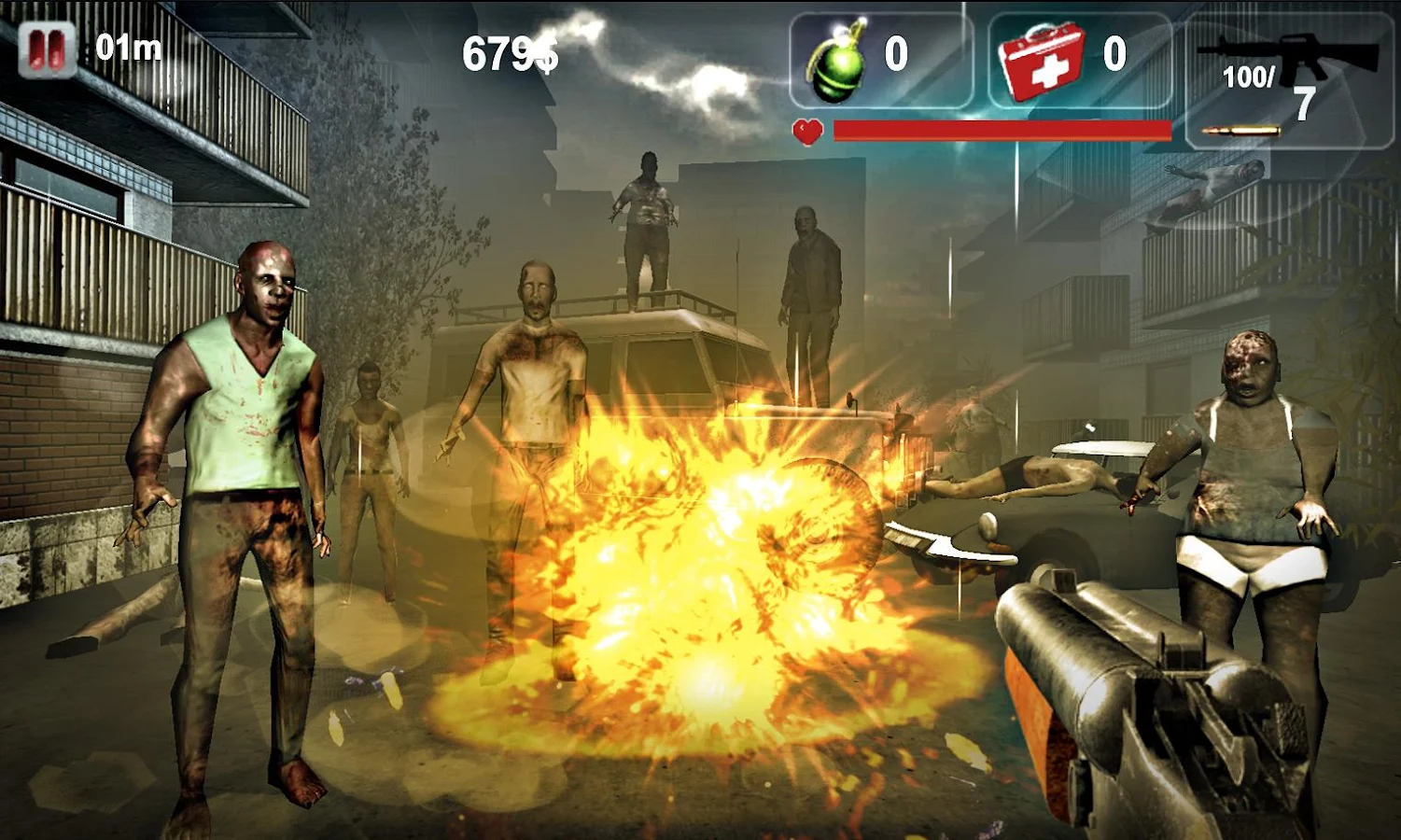Click the ammo count showing 7
This screenshot has width=1401, height=840.
(1303, 103)
